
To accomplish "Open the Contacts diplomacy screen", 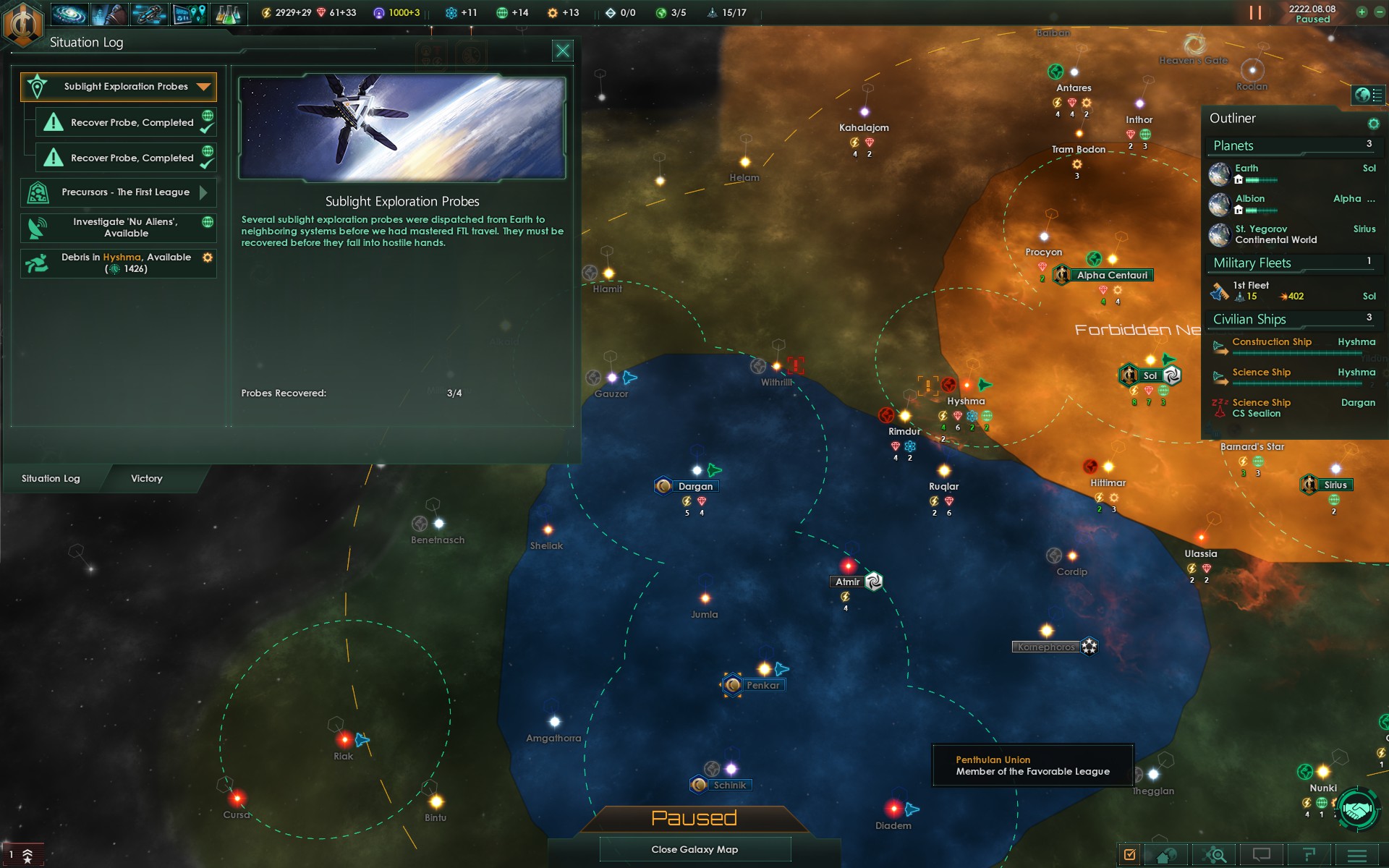I will click(x=110, y=13).
